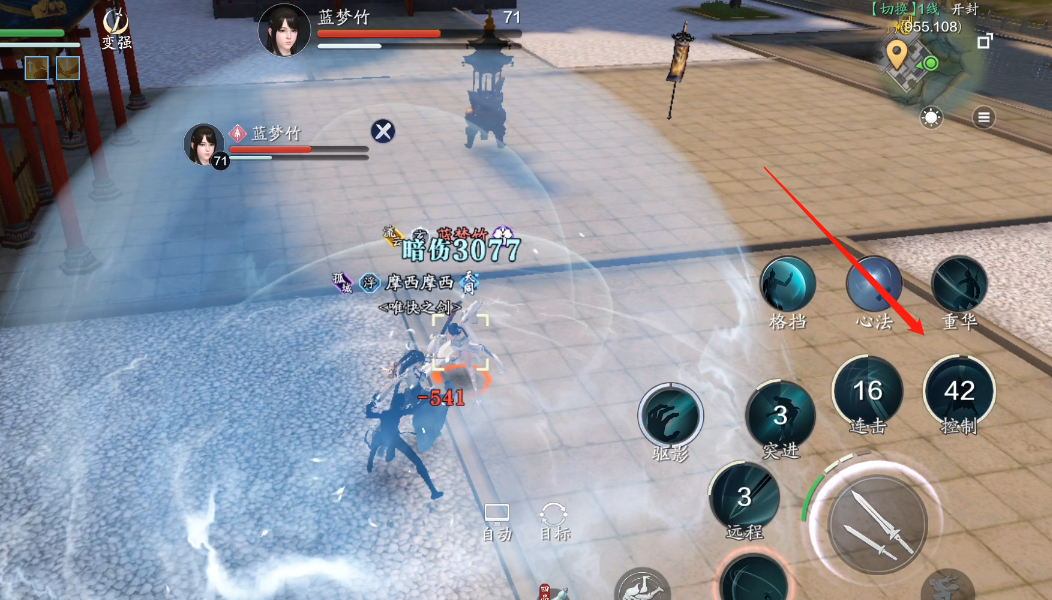Use the 重华 skill
The height and width of the screenshot is (600, 1052).
click(x=960, y=285)
